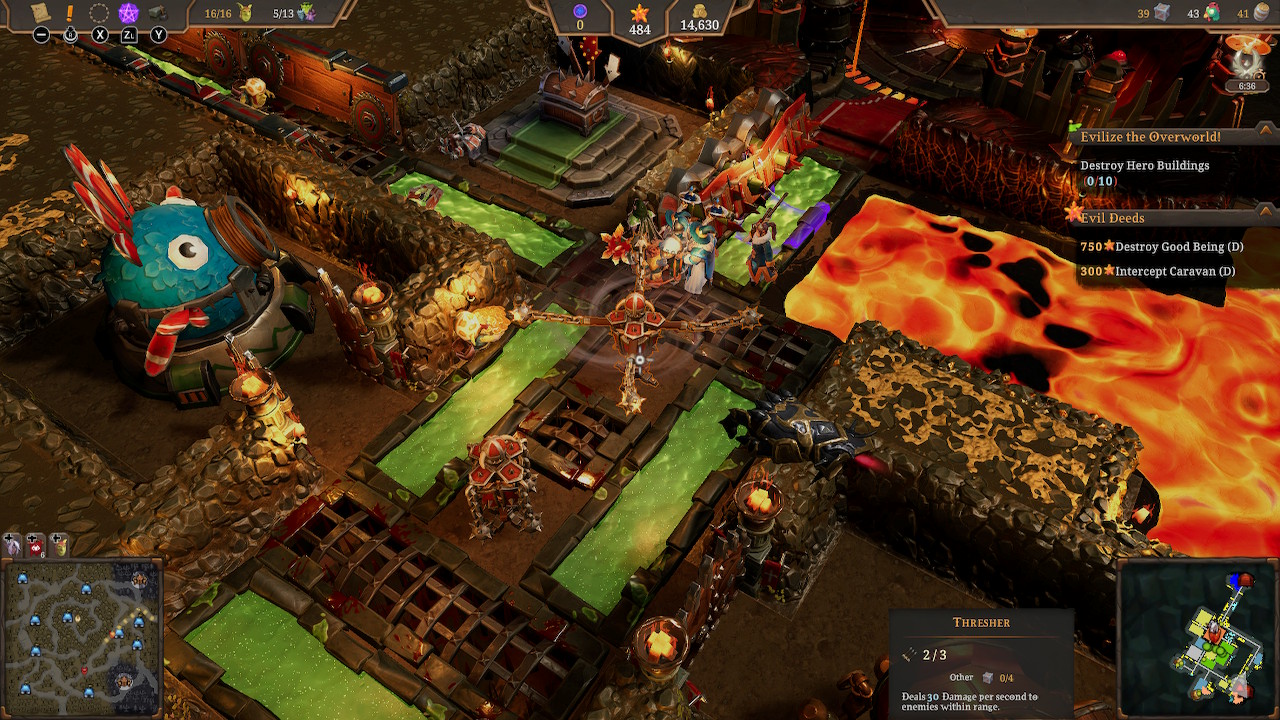Expand the Evil Deeds section header

[x=1110, y=217]
